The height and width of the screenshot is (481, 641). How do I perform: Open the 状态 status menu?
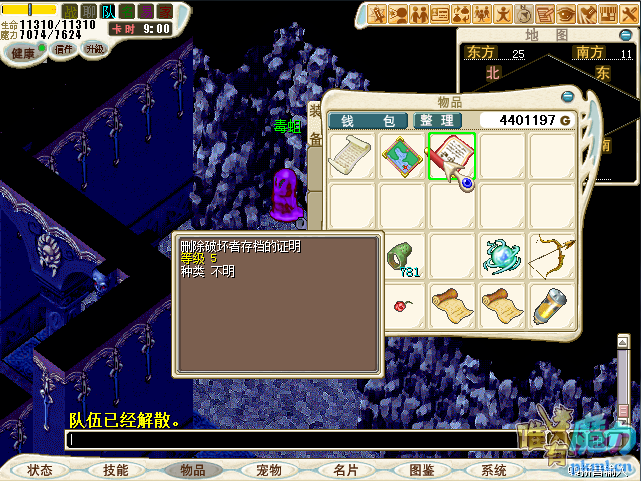pyautogui.click(x=40, y=470)
